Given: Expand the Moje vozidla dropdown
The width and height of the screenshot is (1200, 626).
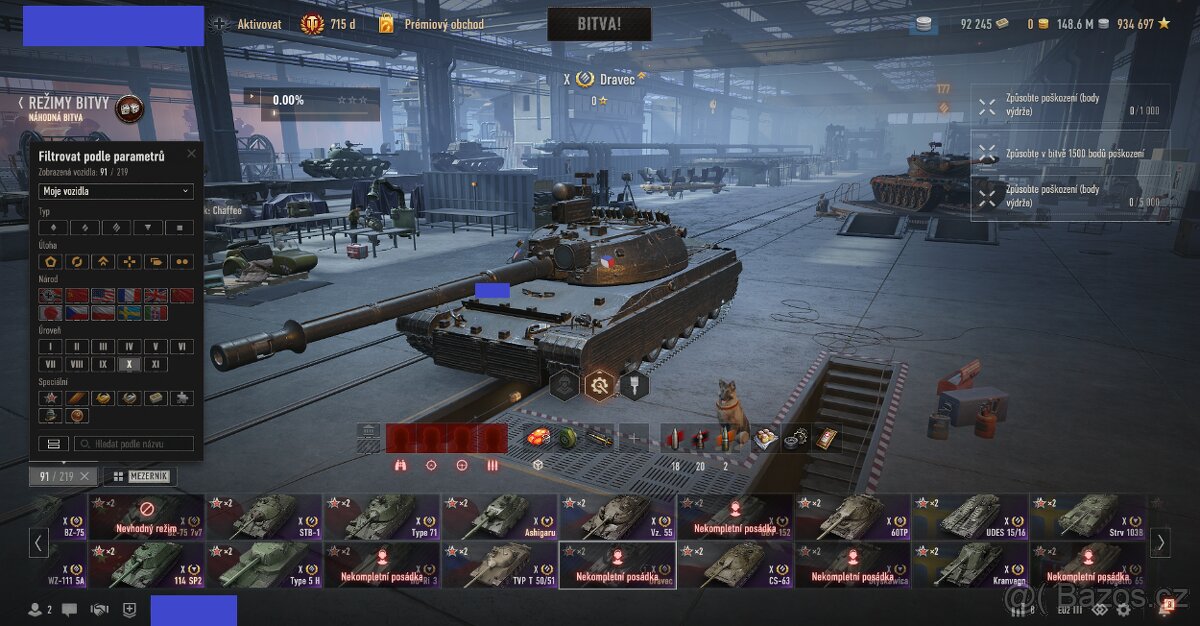Looking at the screenshot, I should click(116, 191).
